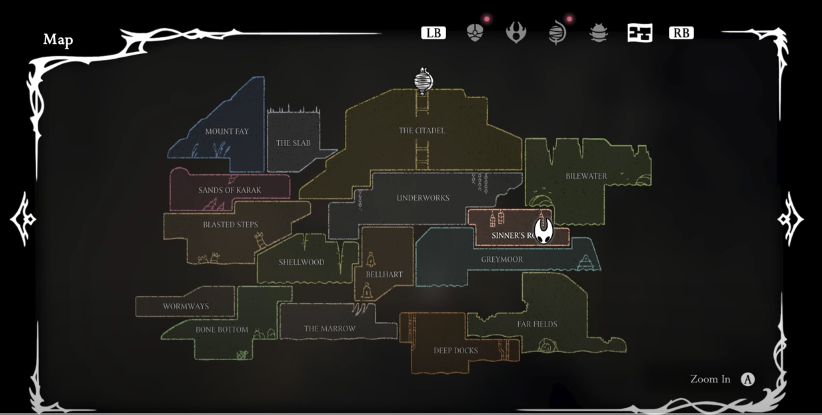Choose Mount Fay on the map
The height and width of the screenshot is (415, 822).
(x=227, y=131)
